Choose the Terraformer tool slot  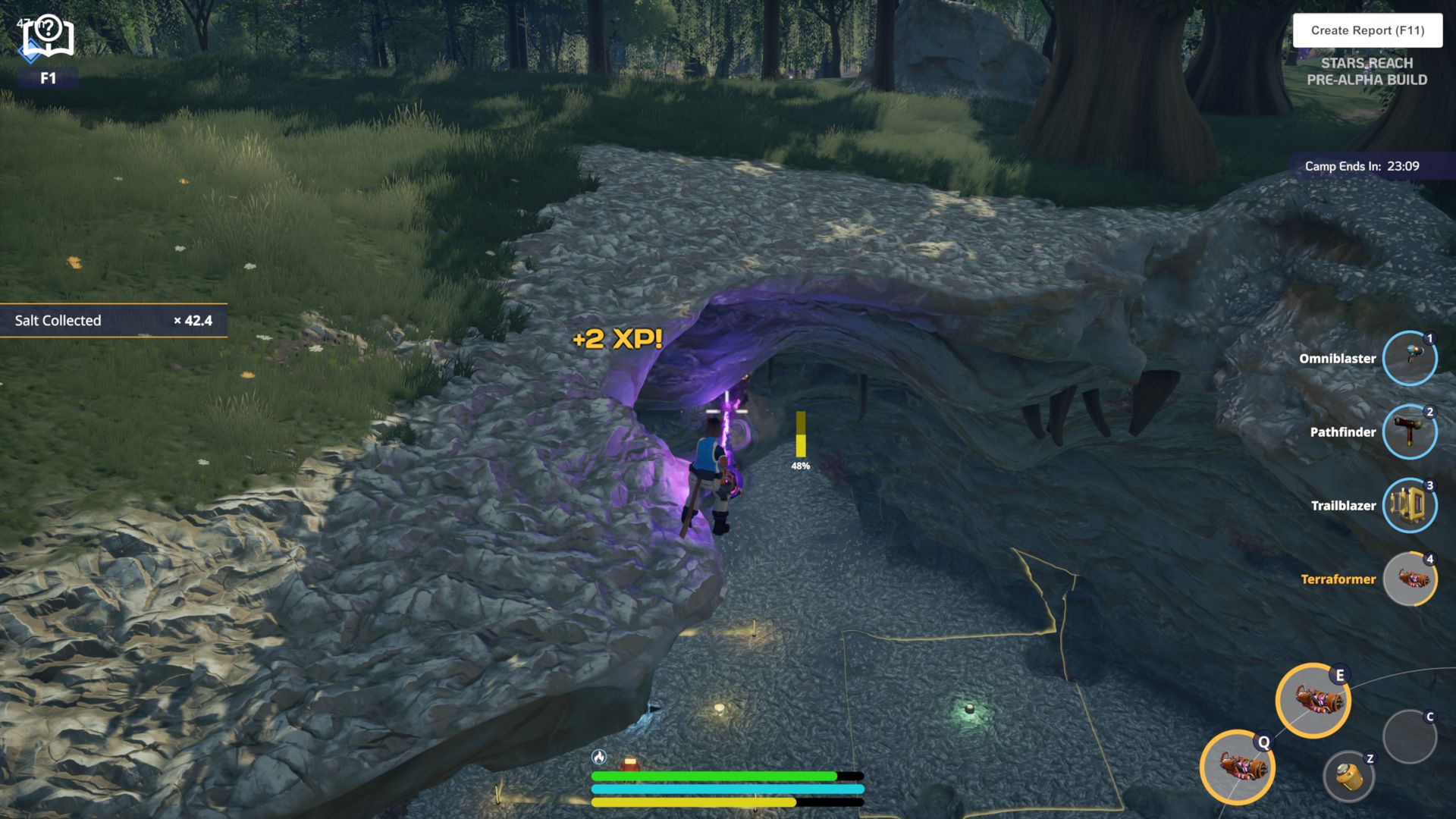1409,579
